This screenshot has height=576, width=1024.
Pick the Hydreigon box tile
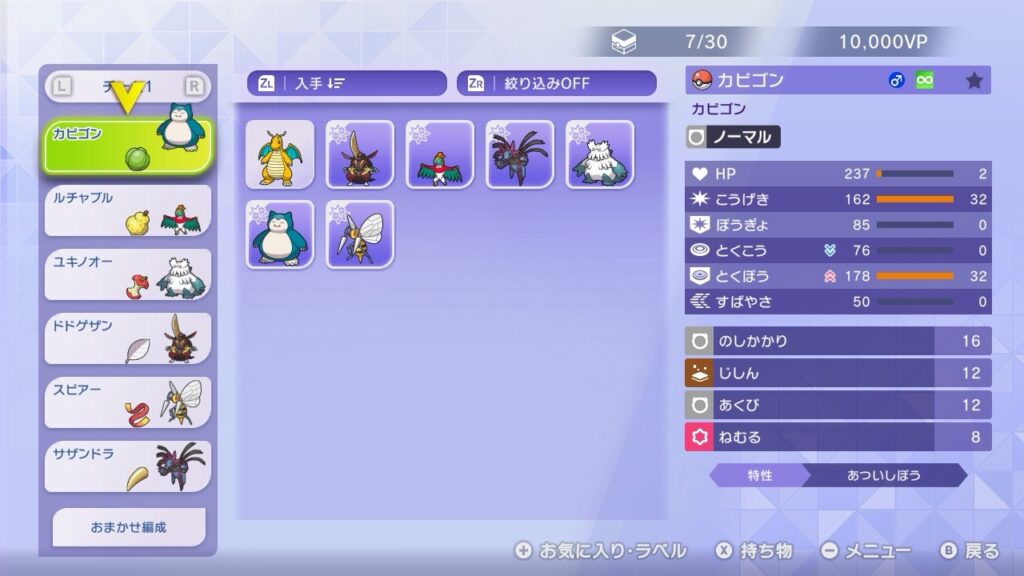520,154
